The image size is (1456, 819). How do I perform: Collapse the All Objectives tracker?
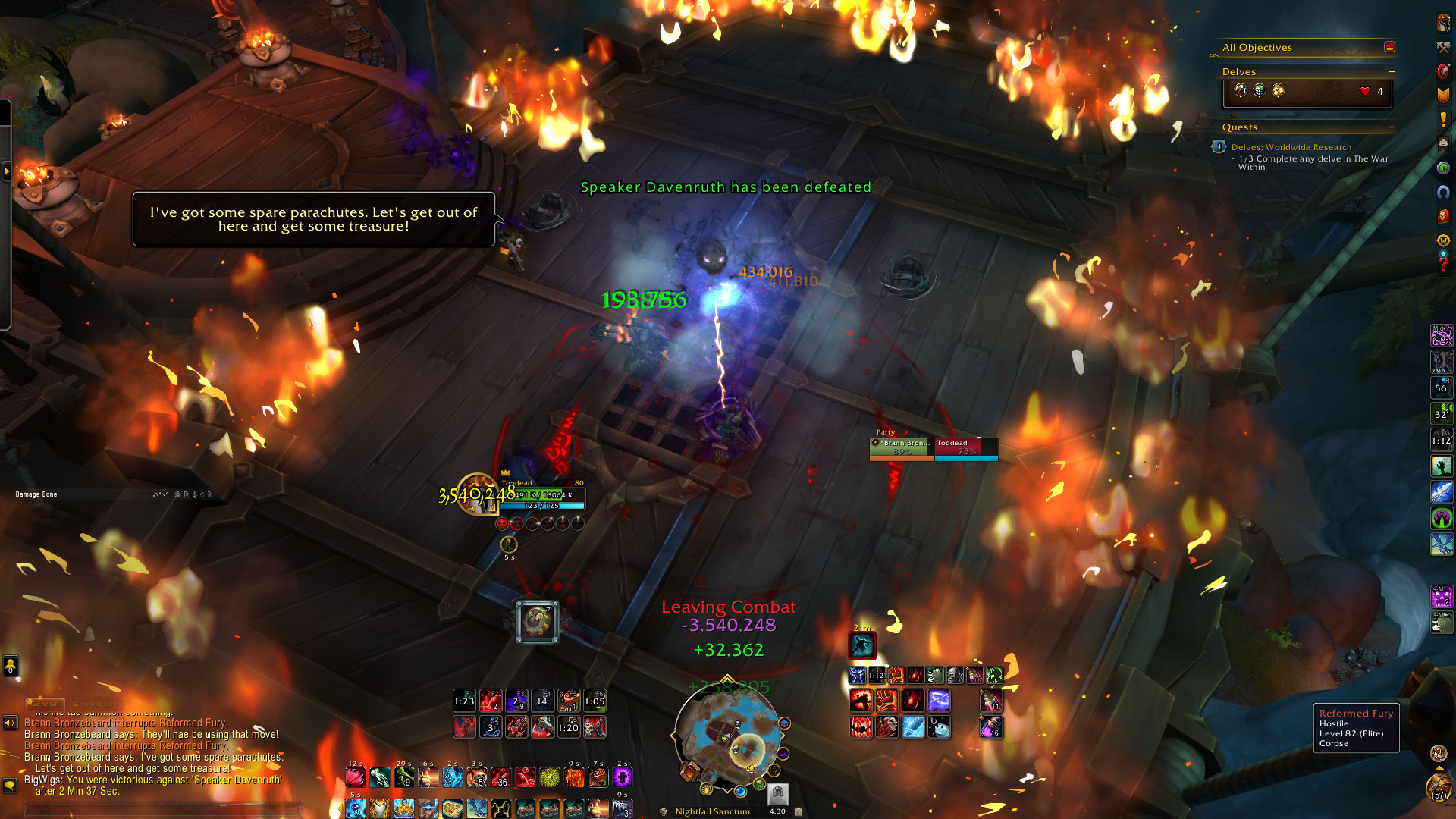(1389, 47)
